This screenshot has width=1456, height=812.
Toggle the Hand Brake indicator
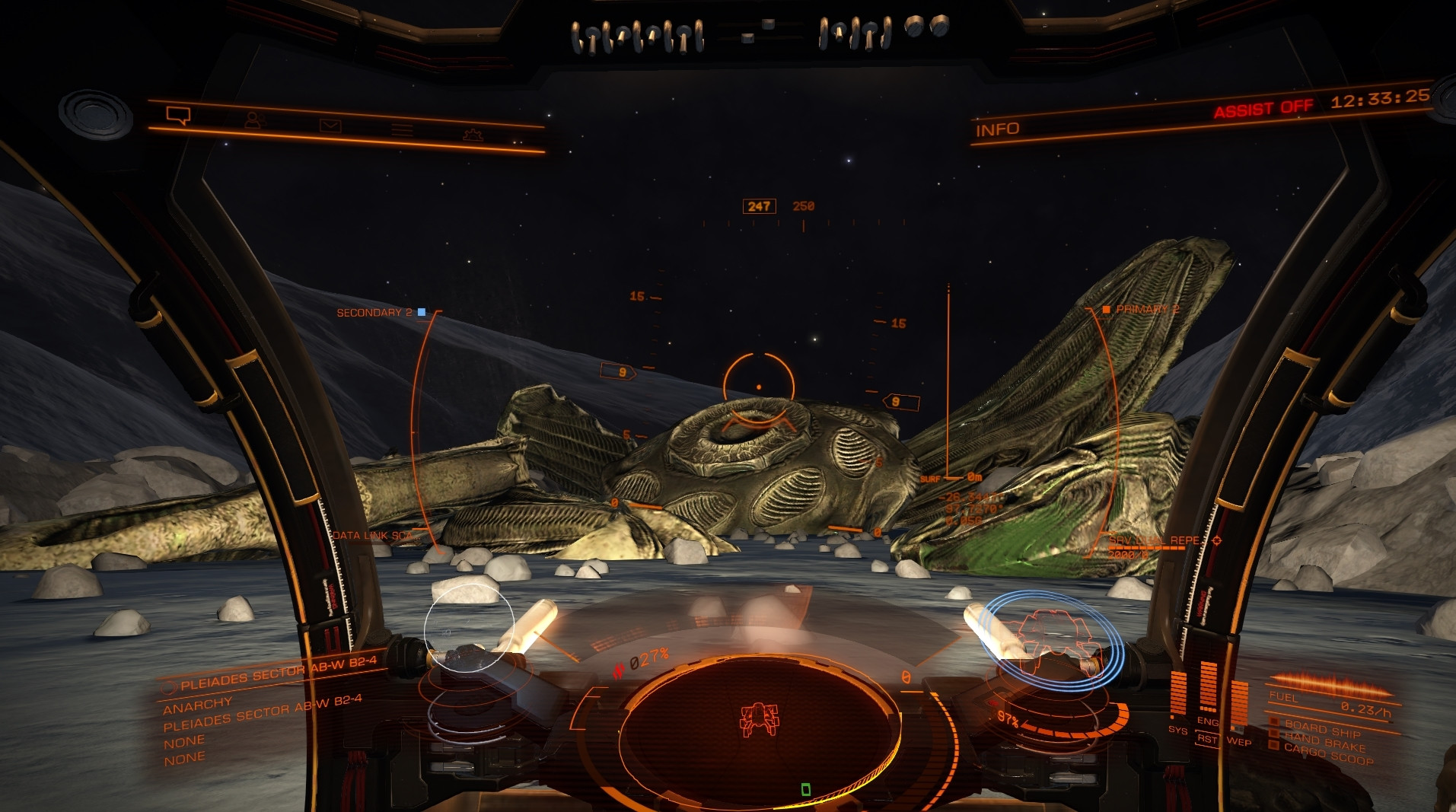[1324, 740]
